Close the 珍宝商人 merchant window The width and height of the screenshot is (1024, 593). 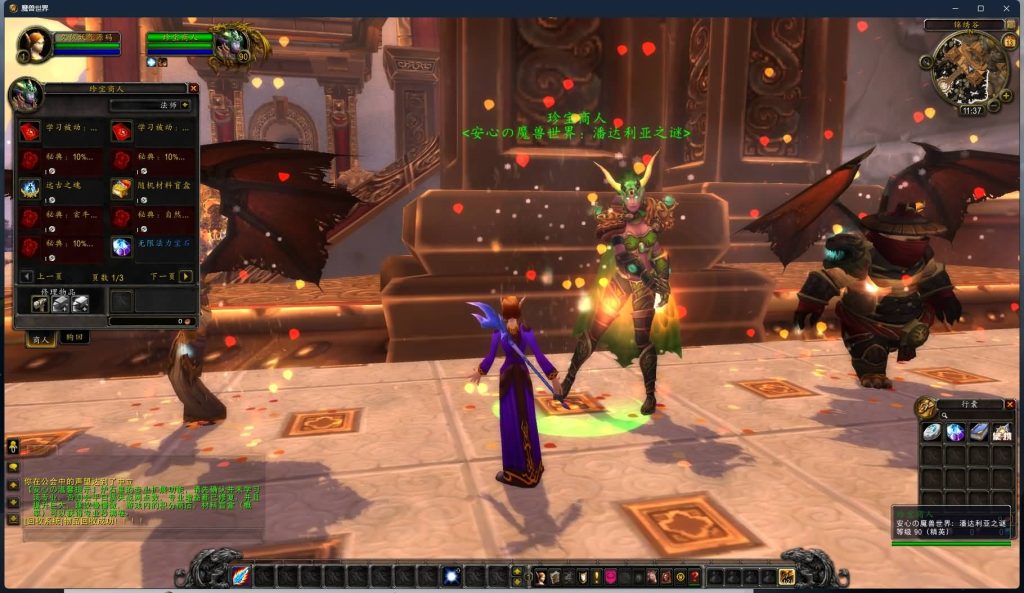(x=193, y=88)
